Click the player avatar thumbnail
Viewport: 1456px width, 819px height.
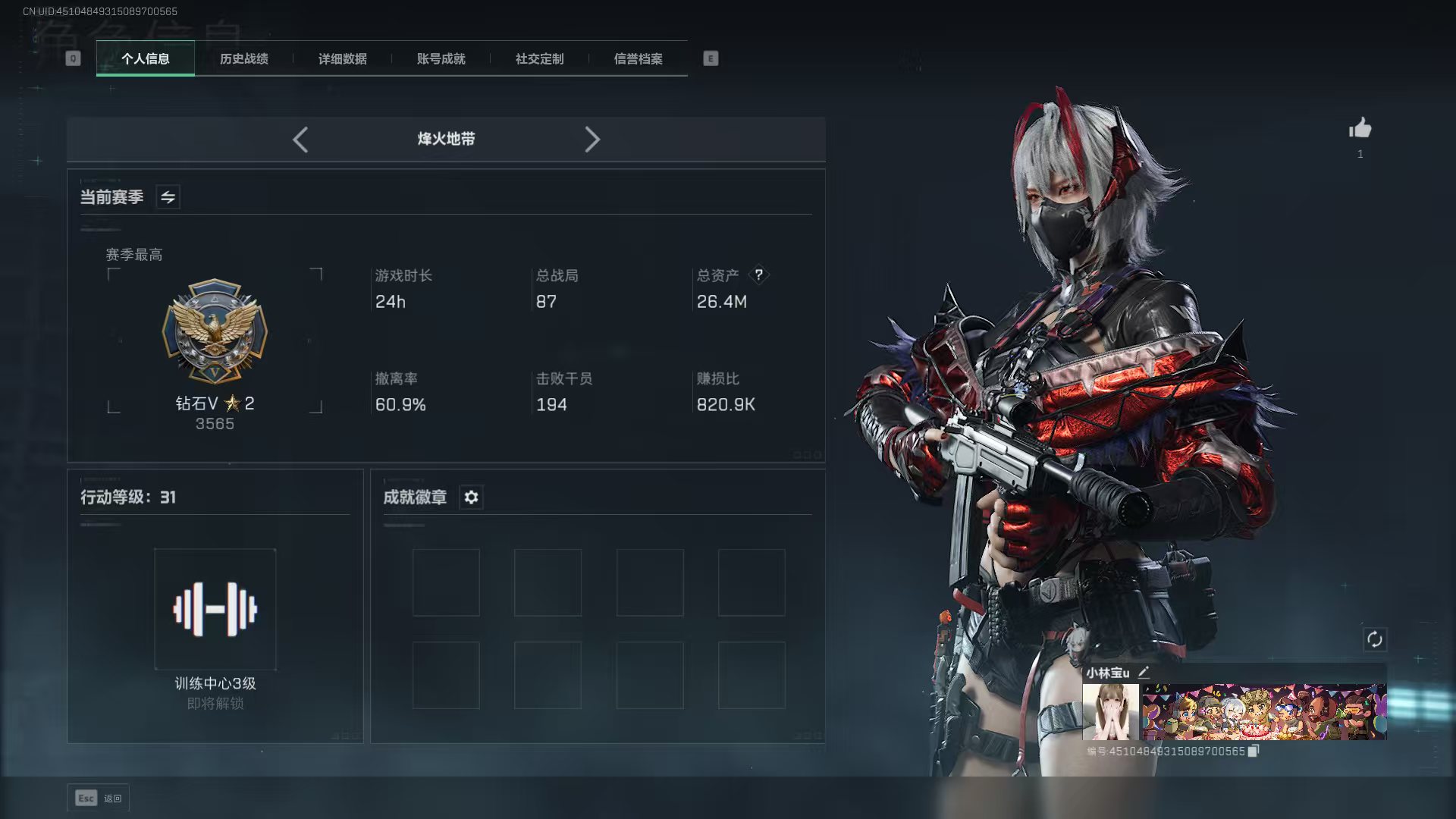(x=1109, y=711)
